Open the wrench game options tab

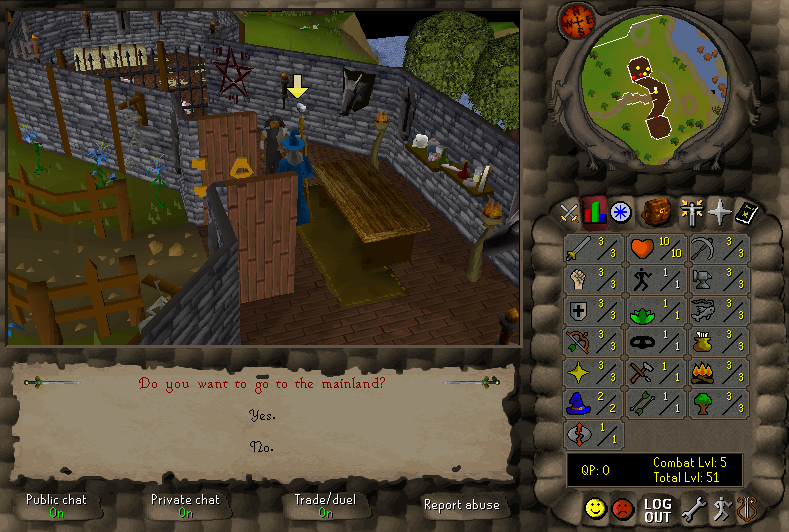pyautogui.click(x=693, y=510)
